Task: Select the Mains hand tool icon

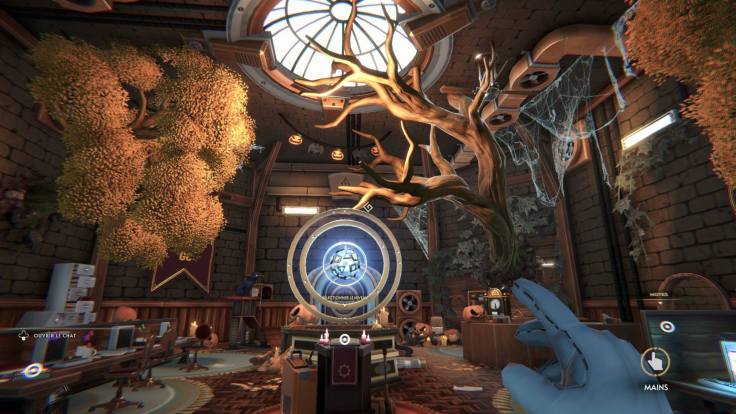Action: (x=656, y=360)
